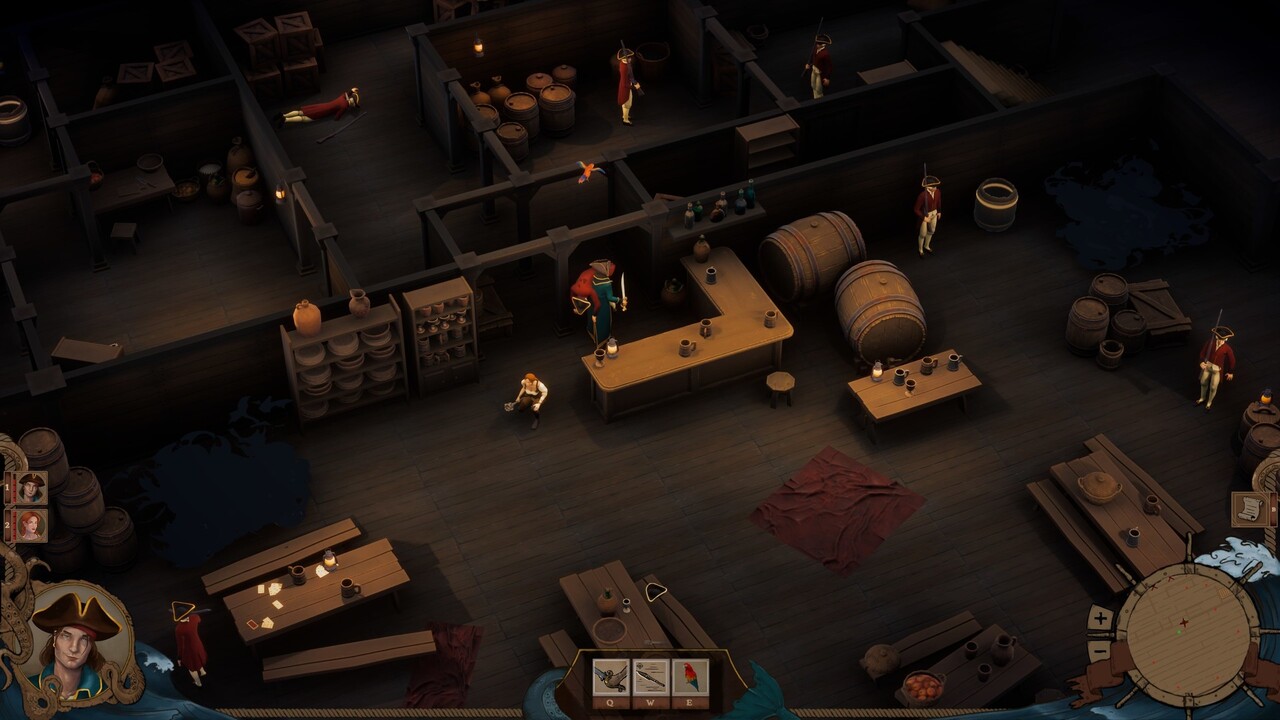Screen dimensions: 1280x720
Task: Select the pirate captain party portrait numbered 1
Action: [x=31, y=487]
